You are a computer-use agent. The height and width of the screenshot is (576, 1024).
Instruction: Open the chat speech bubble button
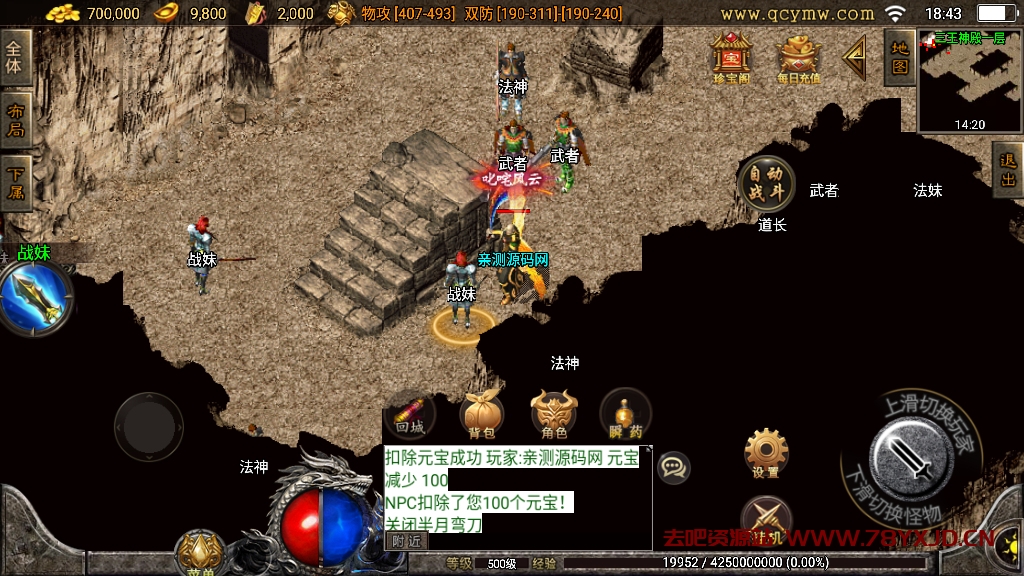click(x=674, y=467)
